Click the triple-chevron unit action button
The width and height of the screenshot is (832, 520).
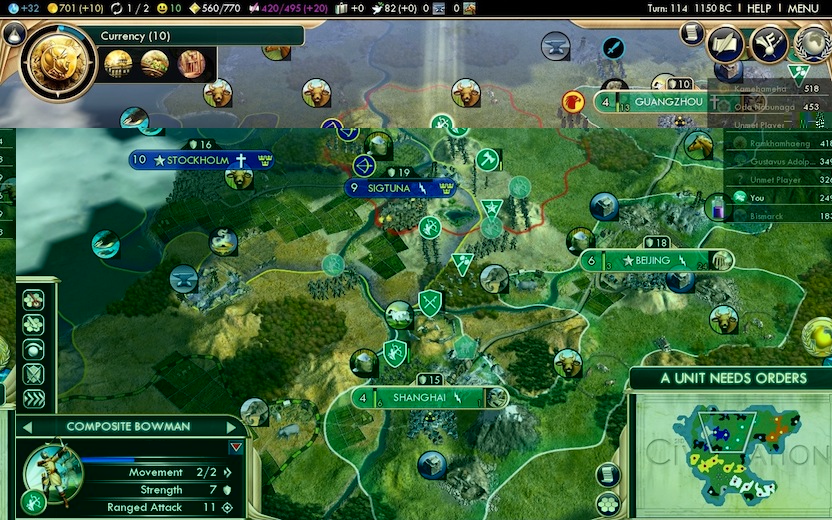pos(33,399)
